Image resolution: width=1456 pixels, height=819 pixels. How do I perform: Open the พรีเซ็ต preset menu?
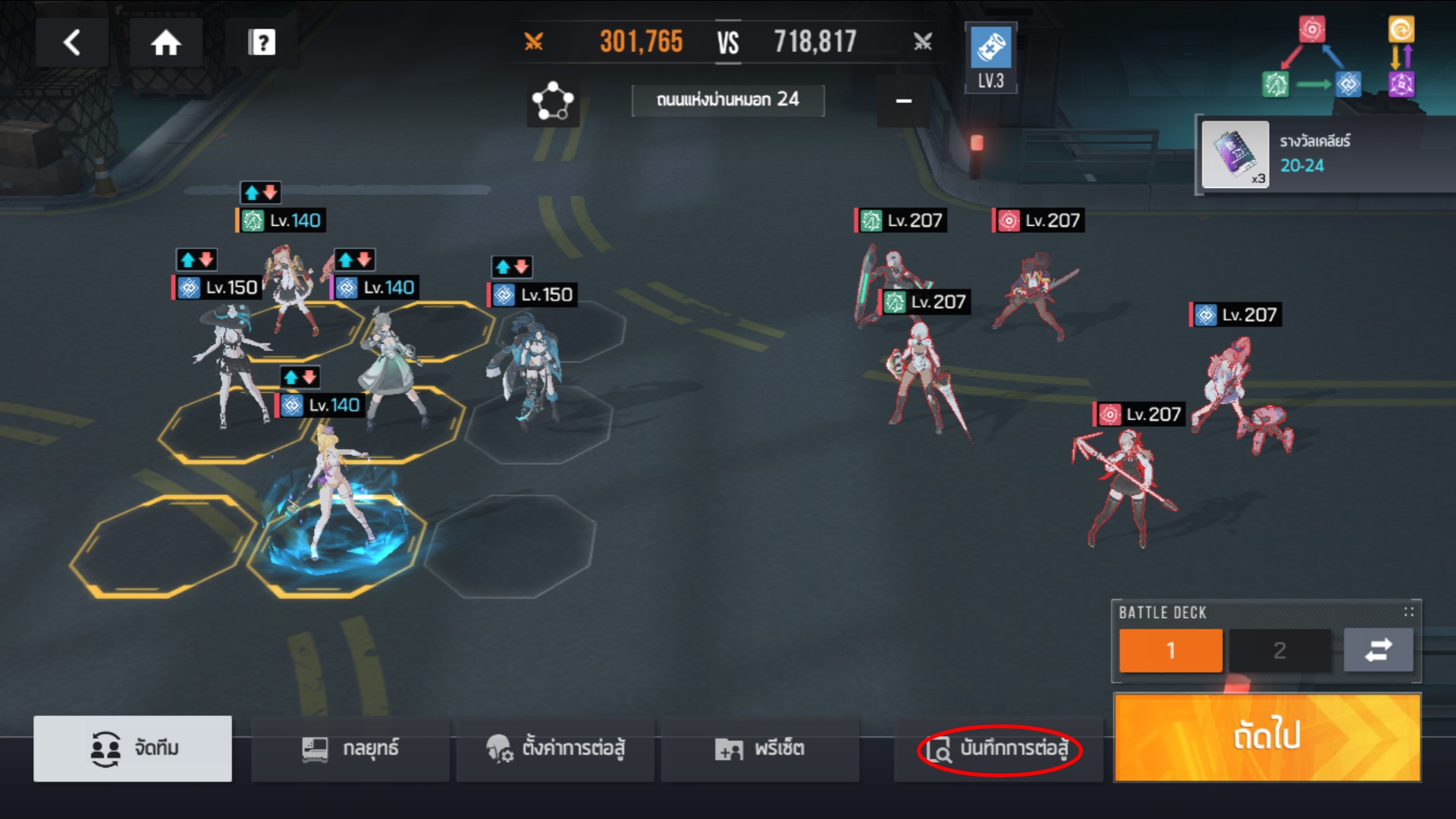pyautogui.click(x=760, y=748)
